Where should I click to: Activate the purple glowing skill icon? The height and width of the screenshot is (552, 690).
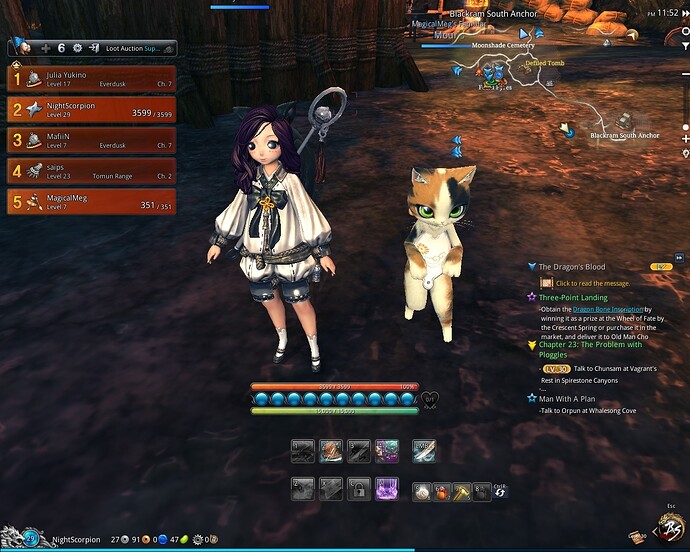[x=386, y=489]
